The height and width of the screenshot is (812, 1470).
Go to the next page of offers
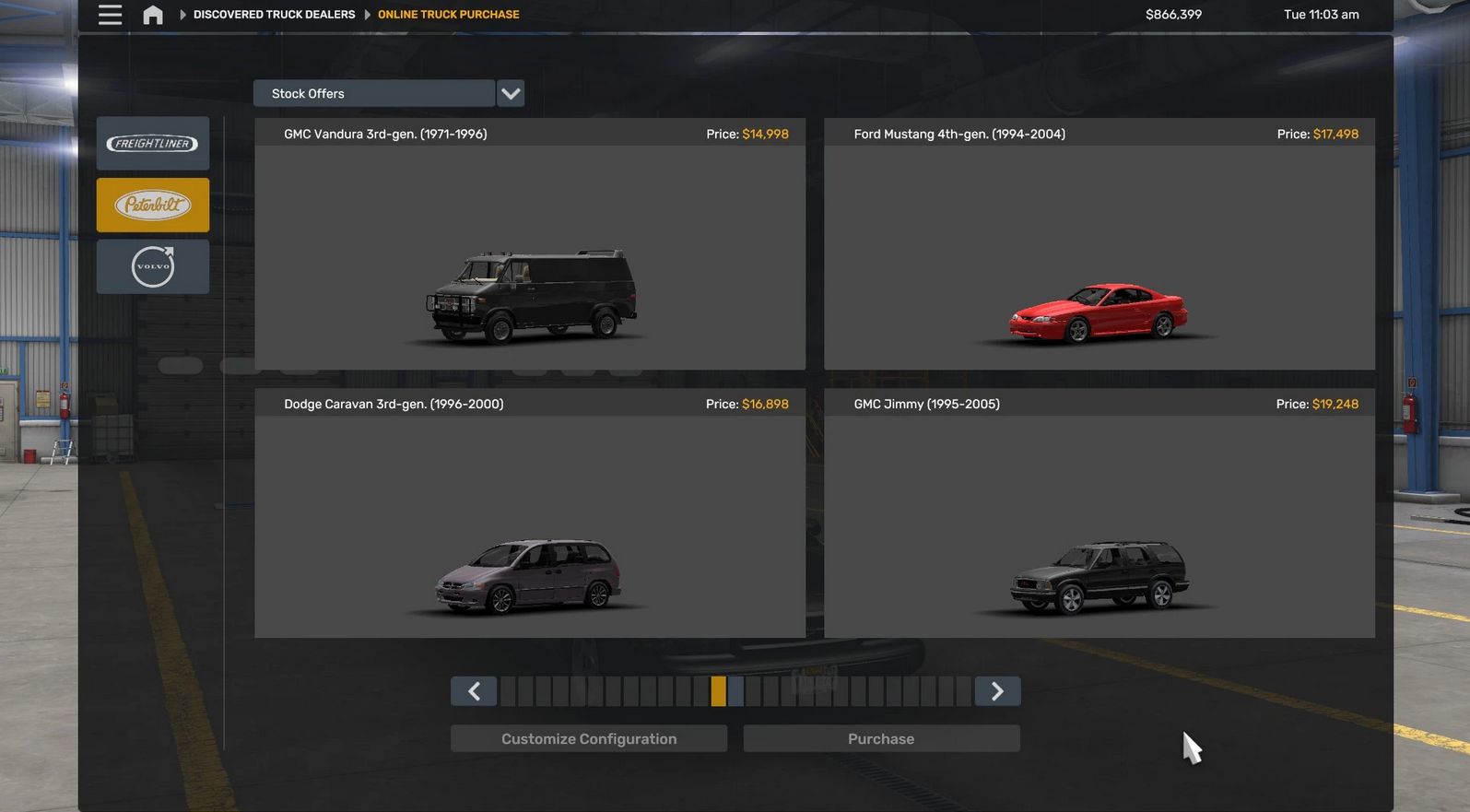coord(997,690)
